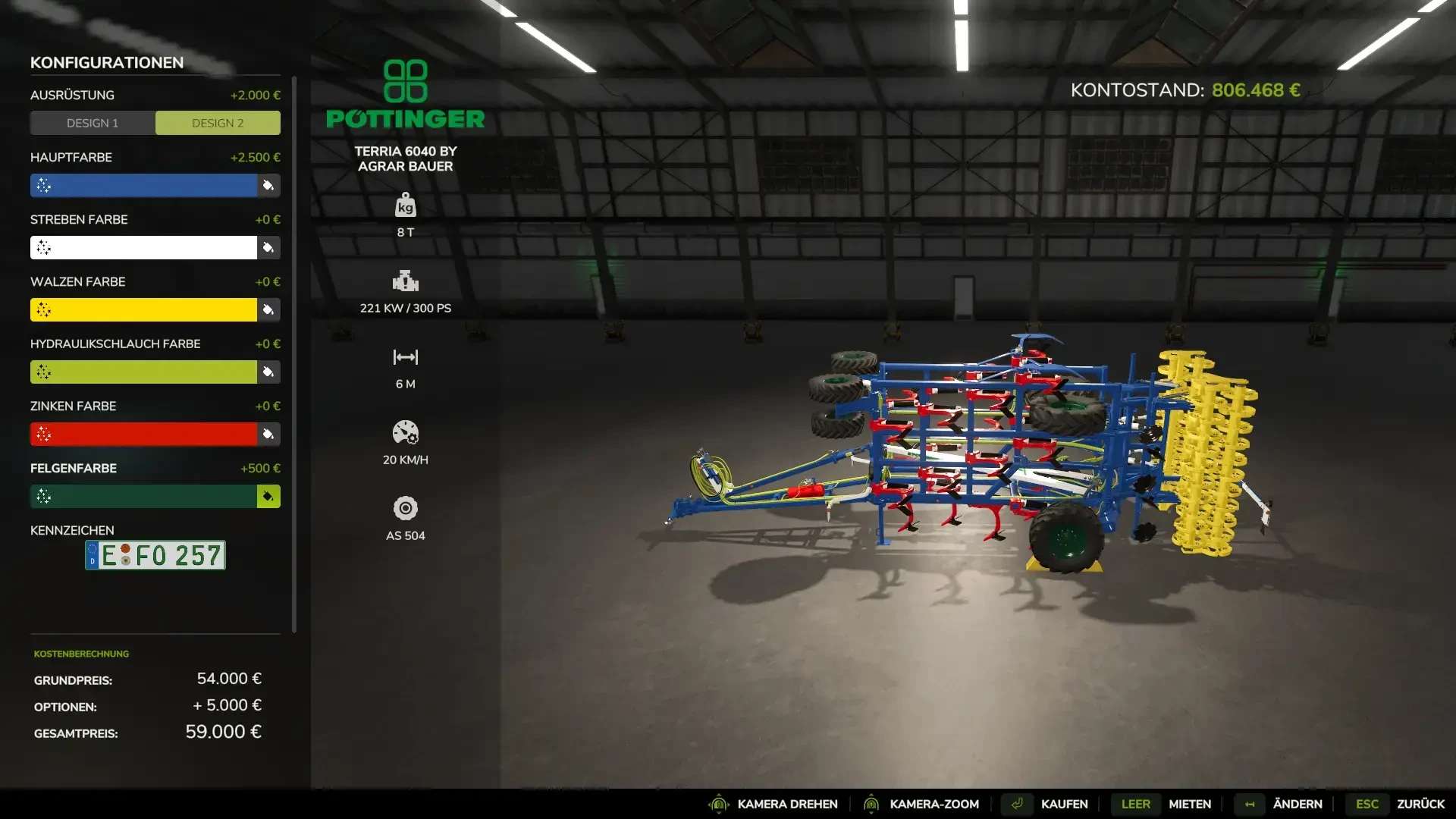Pick the yellow Walzen Farbe color bar
The height and width of the screenshot is (819, 1456).
click(x=144, y=310)
